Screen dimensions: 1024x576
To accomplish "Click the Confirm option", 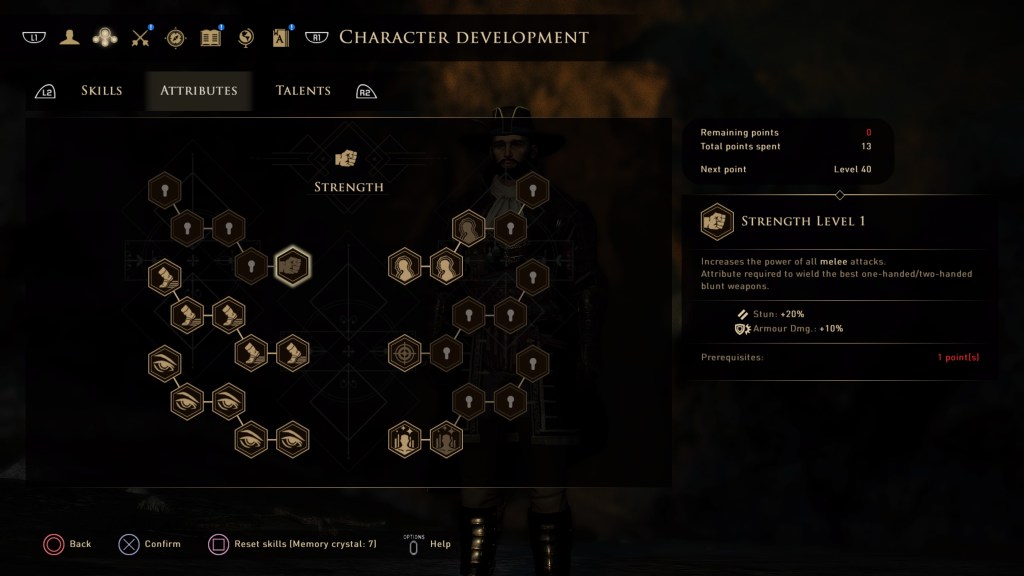I will [150, 544].
